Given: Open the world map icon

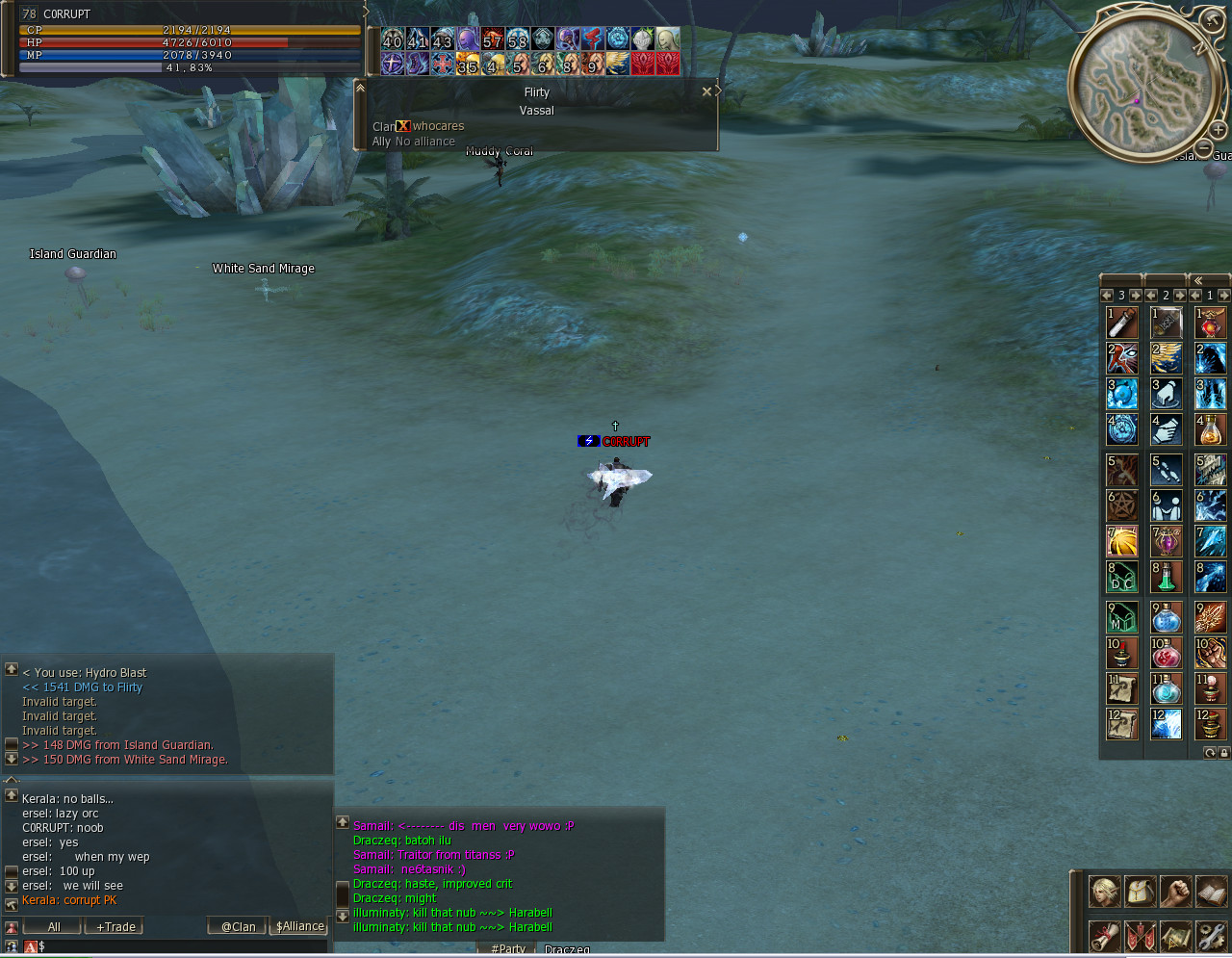Looking at the screenshot, I should 1175,935.
